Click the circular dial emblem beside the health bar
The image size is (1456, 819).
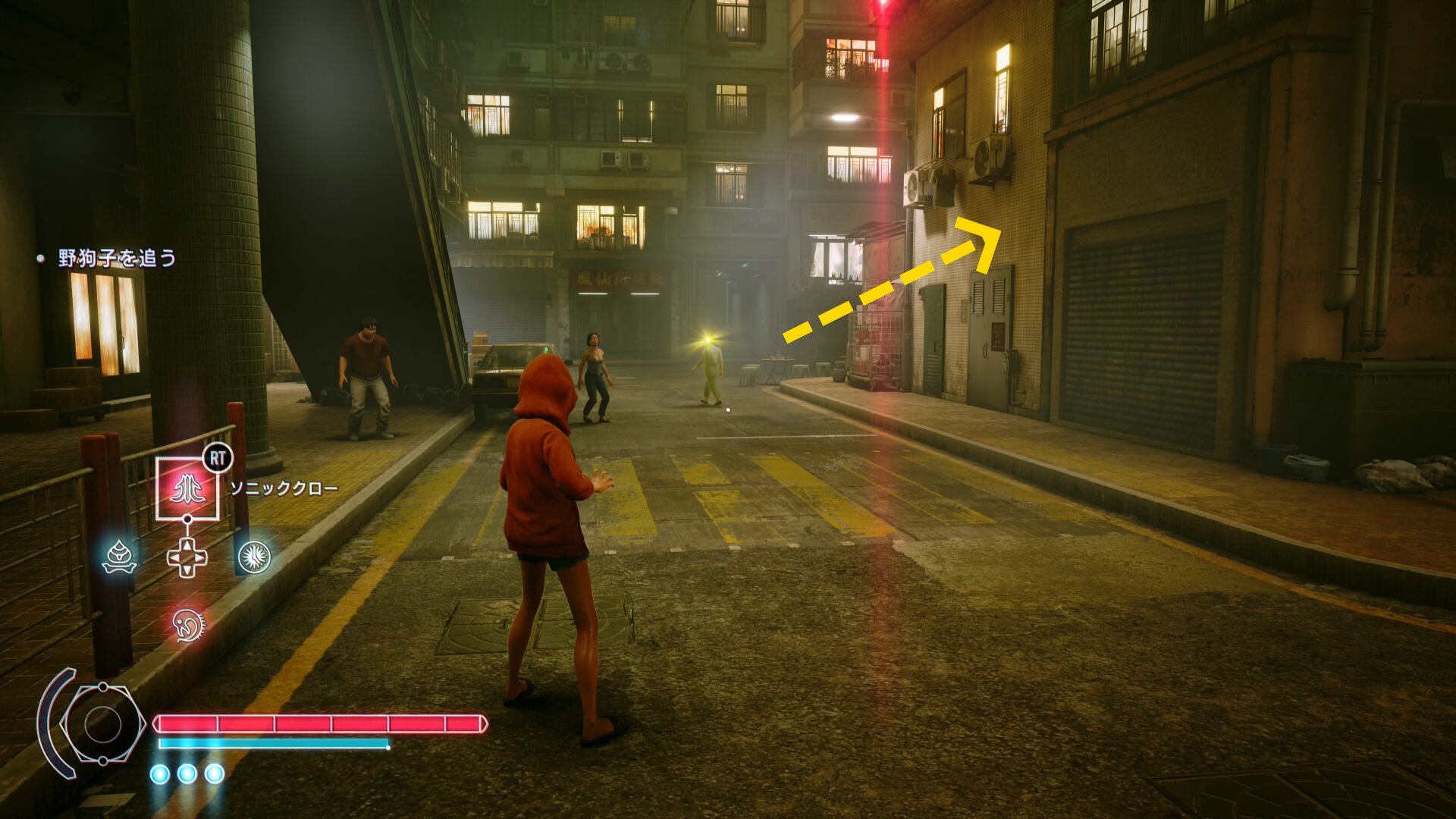point(102,724)
